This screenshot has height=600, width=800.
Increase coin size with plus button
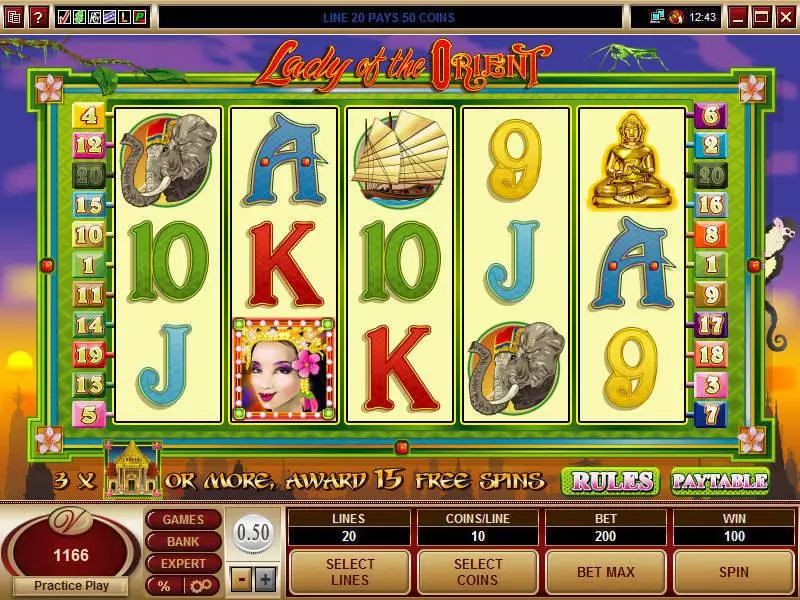(x=265, y=579)
